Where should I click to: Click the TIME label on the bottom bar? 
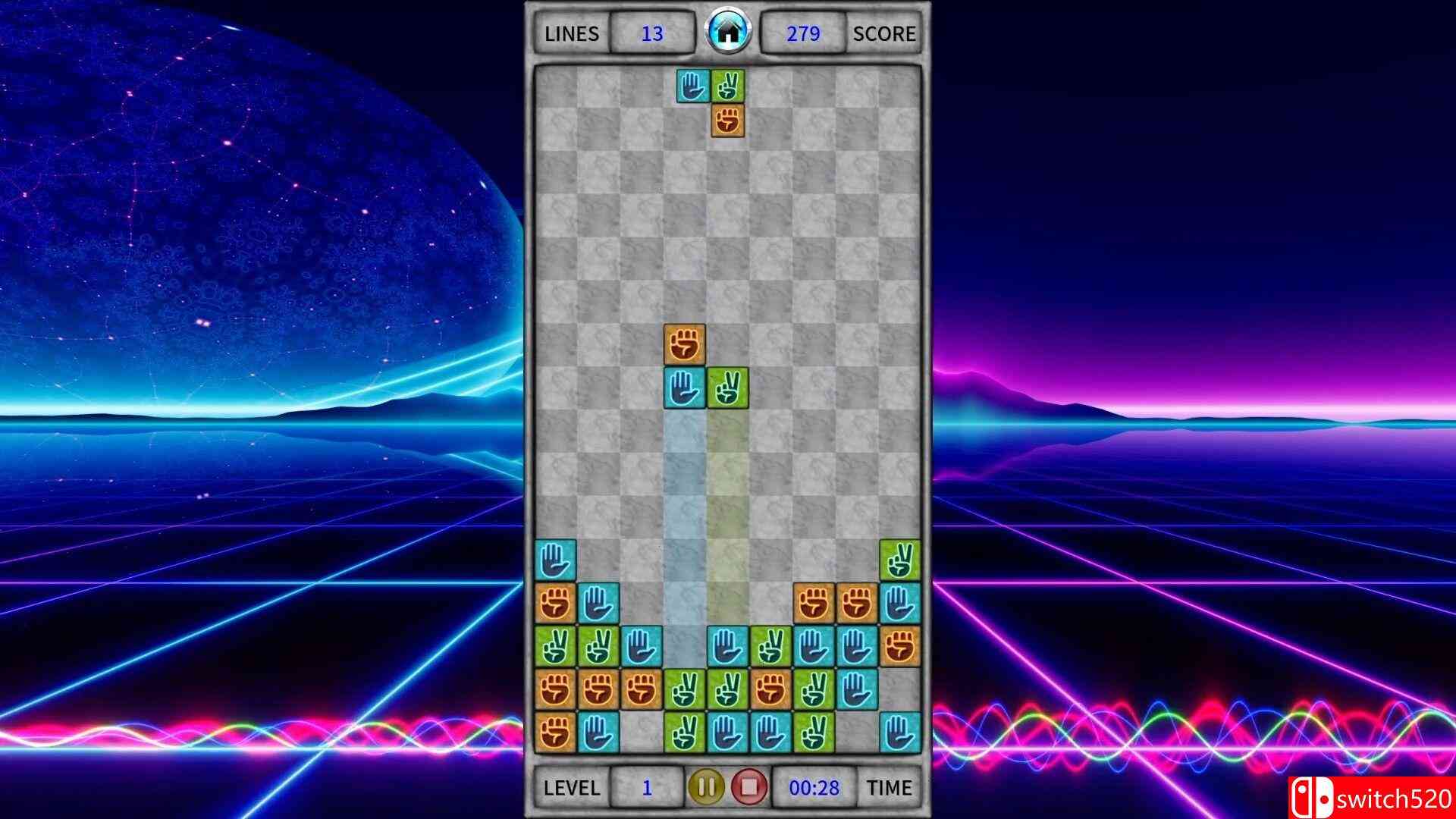pyautogui.click(x=887, y=787)
